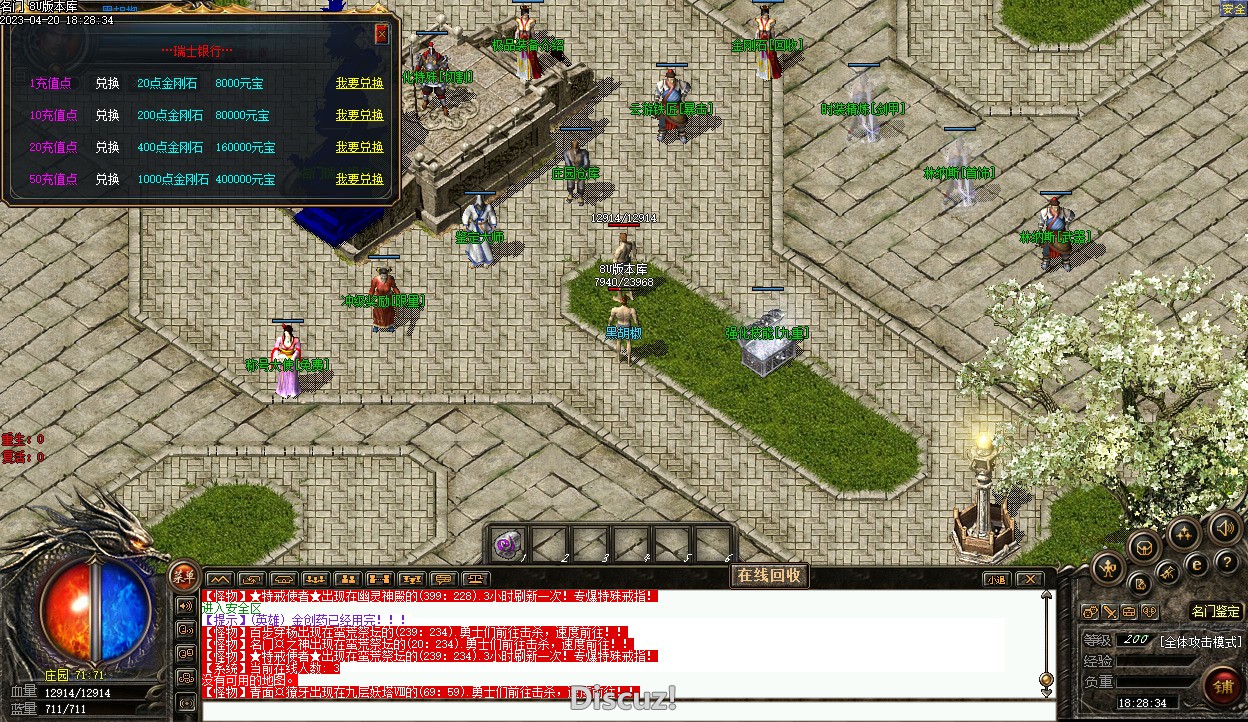Image resolution: width=1248 pixels, height=722 pixels.
Task: Select 我要兑换 for the 50充值点 row
Action: 359,180
